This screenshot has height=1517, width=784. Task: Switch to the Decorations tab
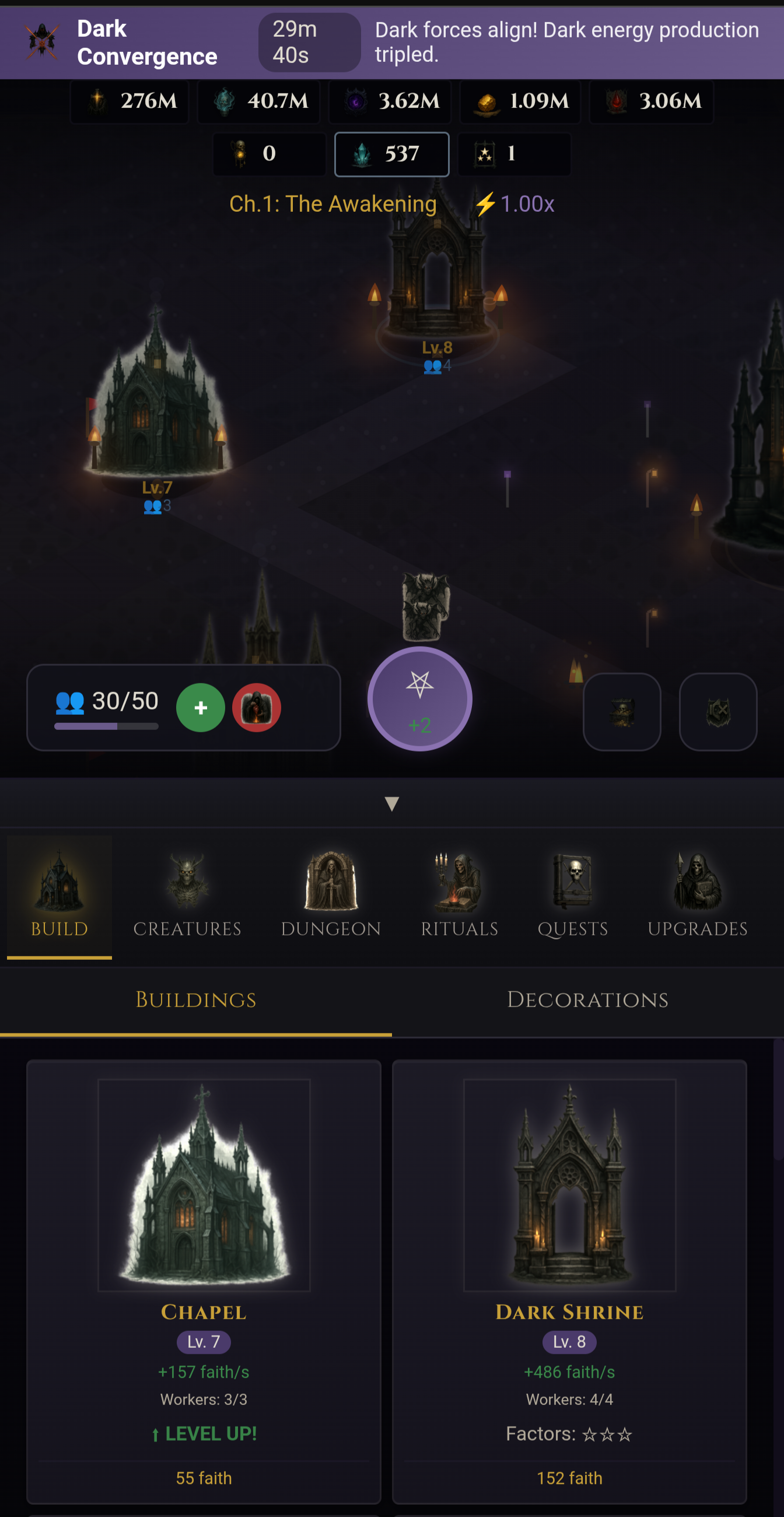[587, 999]
